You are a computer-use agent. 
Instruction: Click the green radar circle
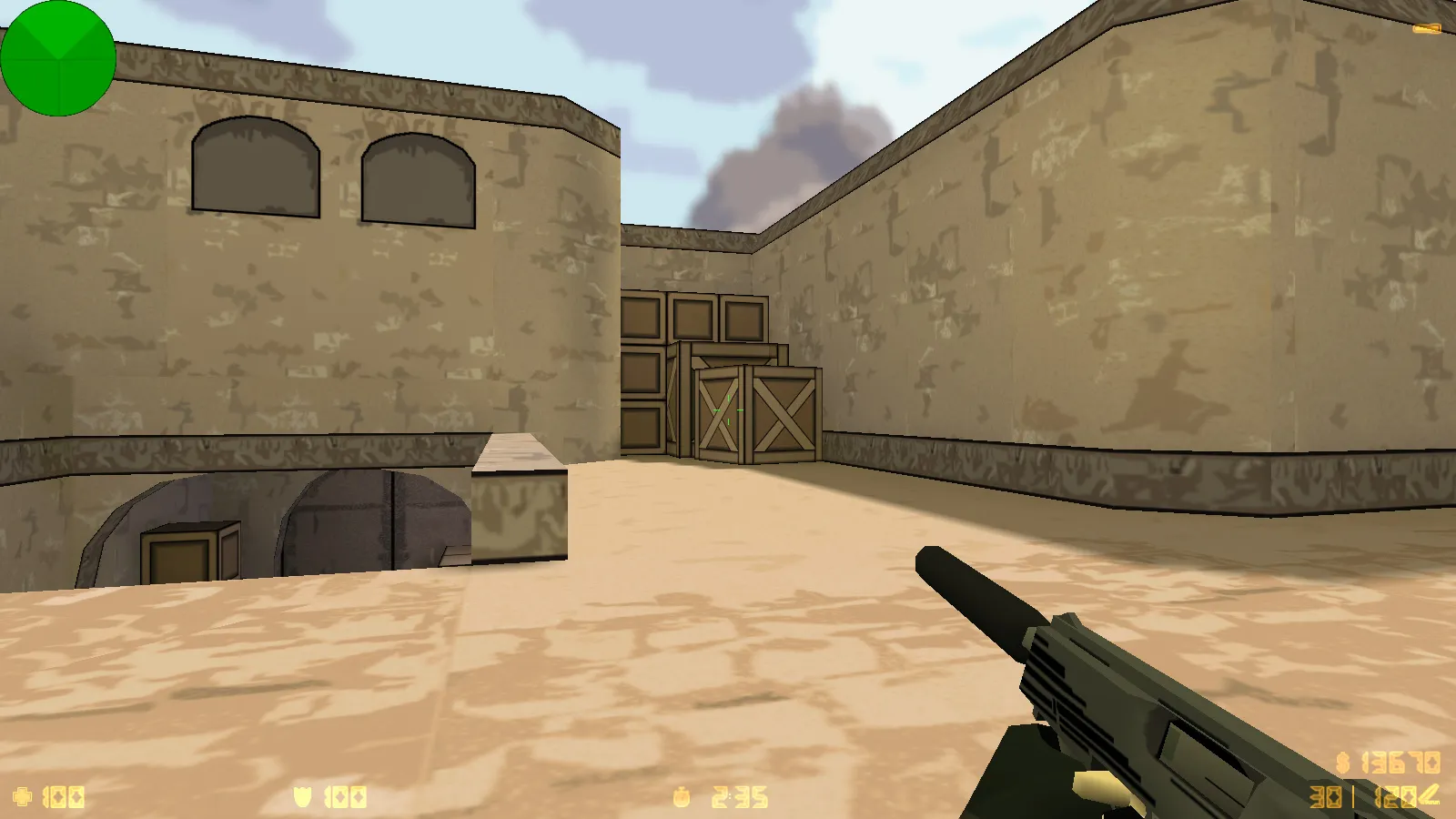pyautogui.click(x=59, y=57)
